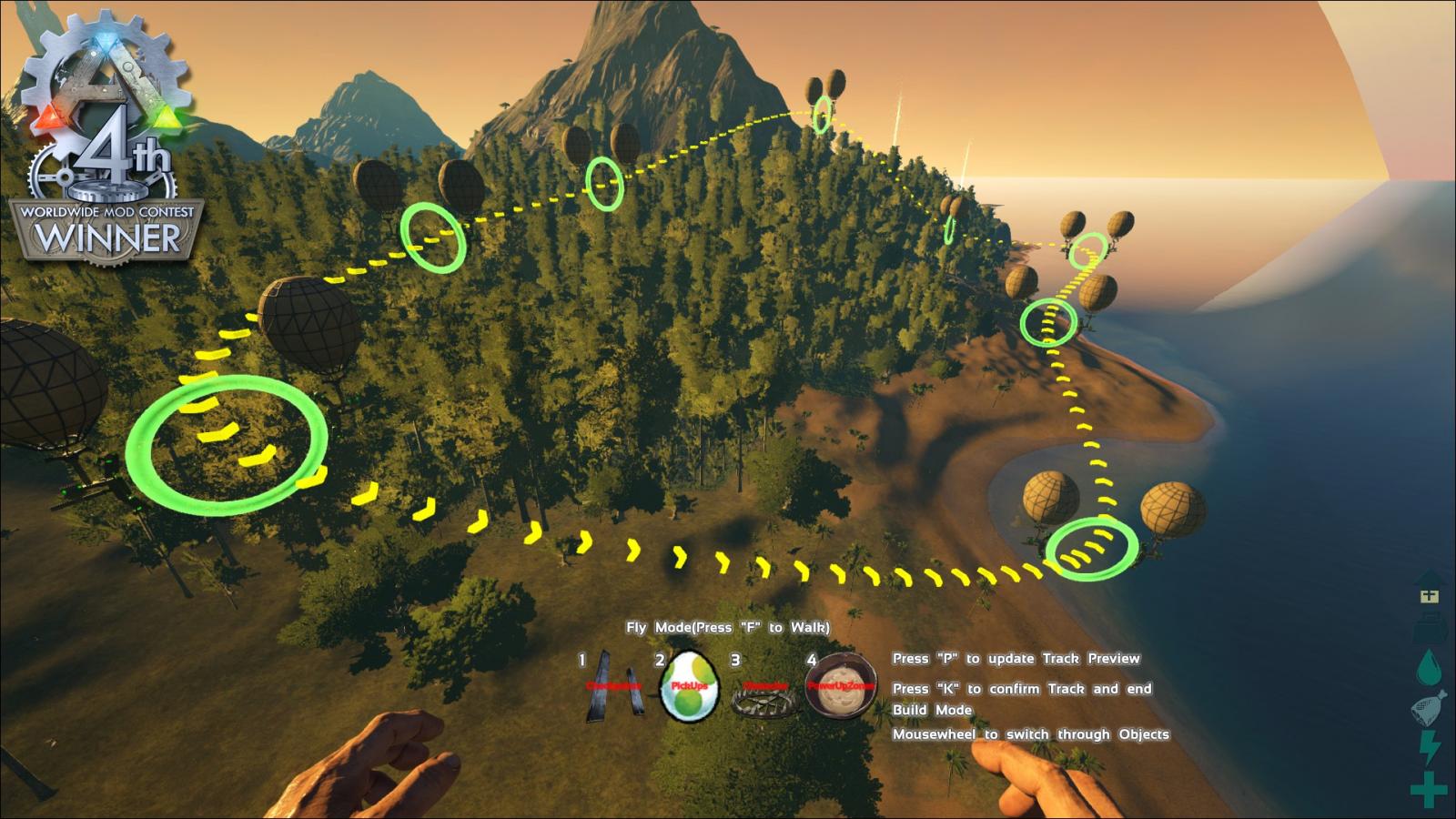Pick the PowerUpZones bowl object

click(x=841, y=687)
